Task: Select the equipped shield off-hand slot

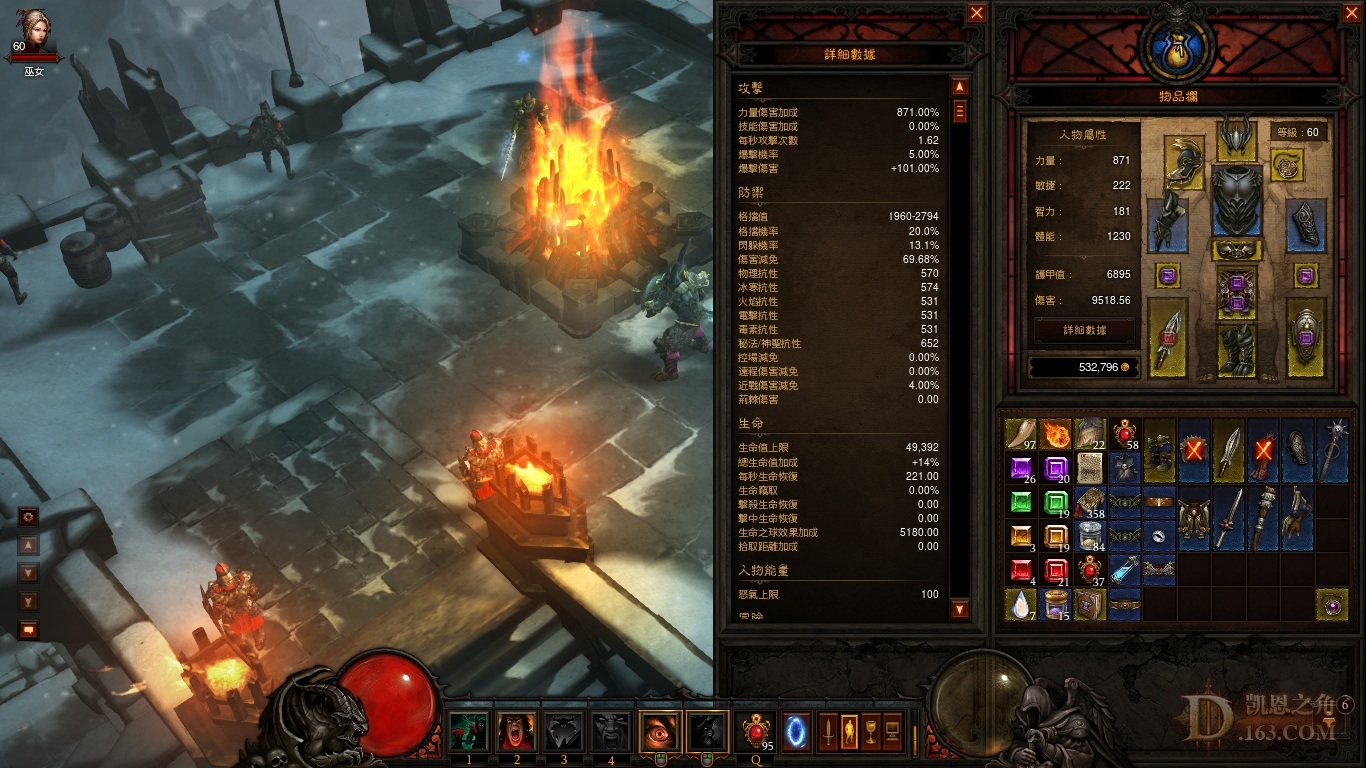Action: point(1306,338)
